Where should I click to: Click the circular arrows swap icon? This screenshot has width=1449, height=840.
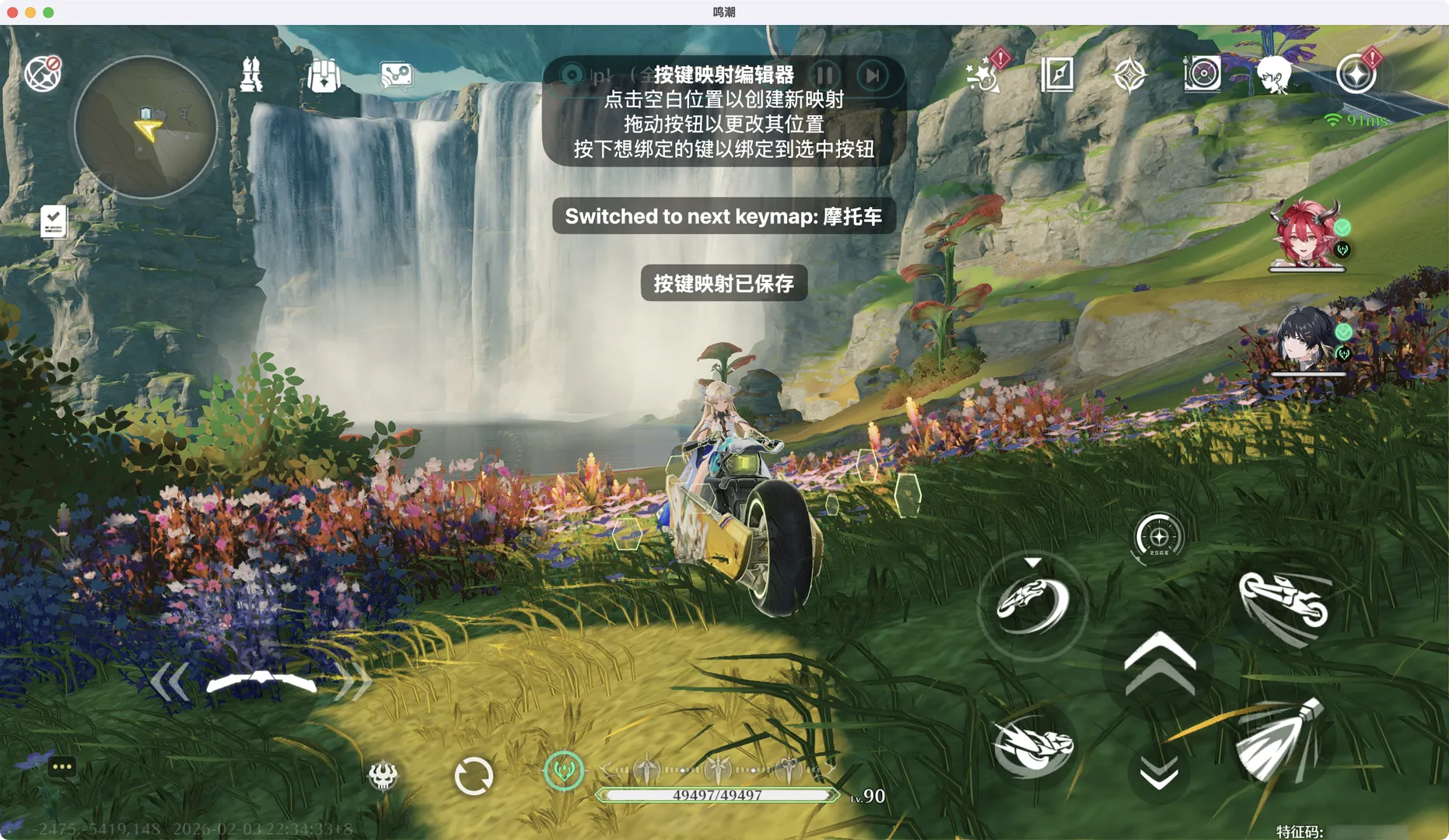473,775
